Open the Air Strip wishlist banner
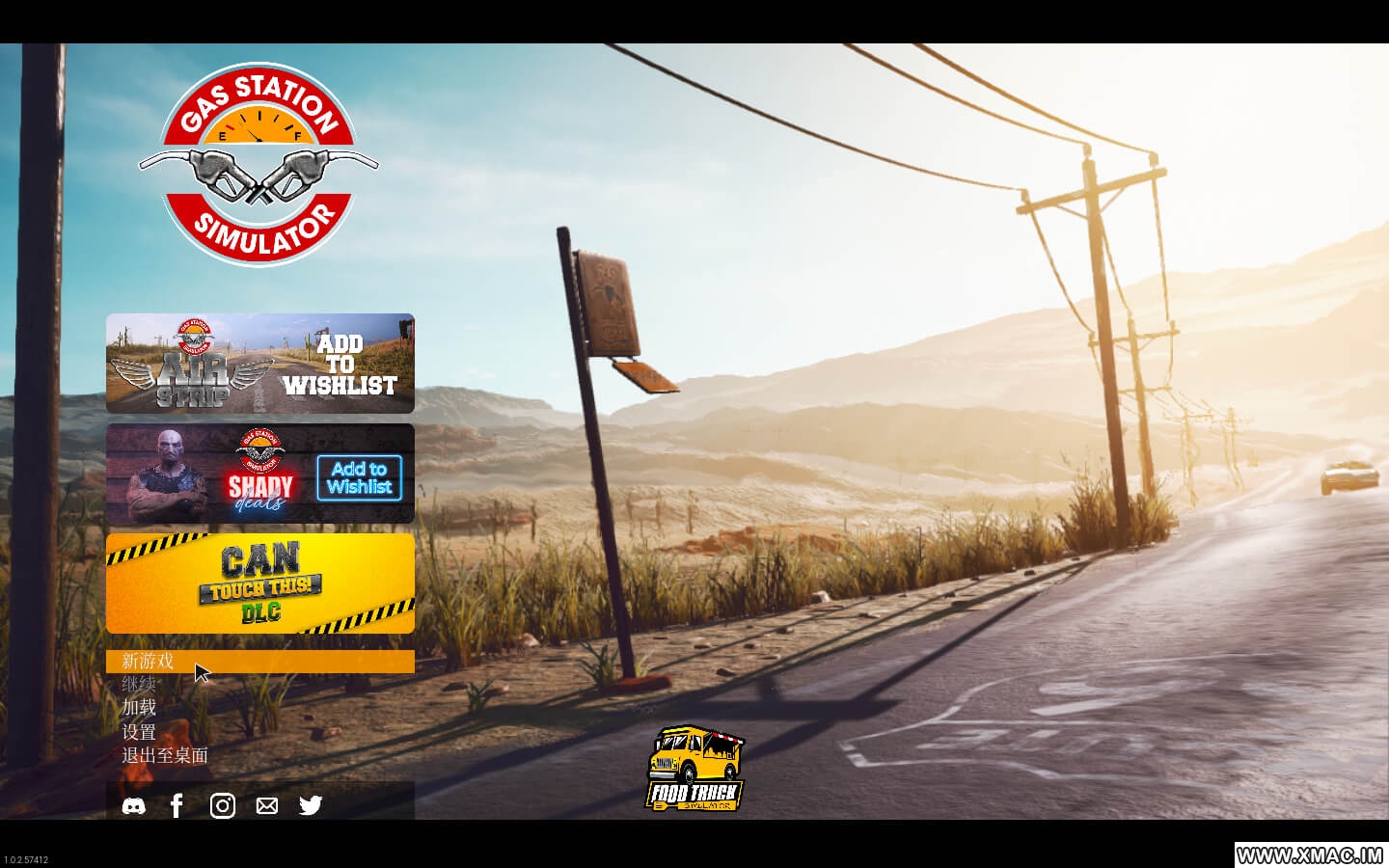 tap(260, 364)
